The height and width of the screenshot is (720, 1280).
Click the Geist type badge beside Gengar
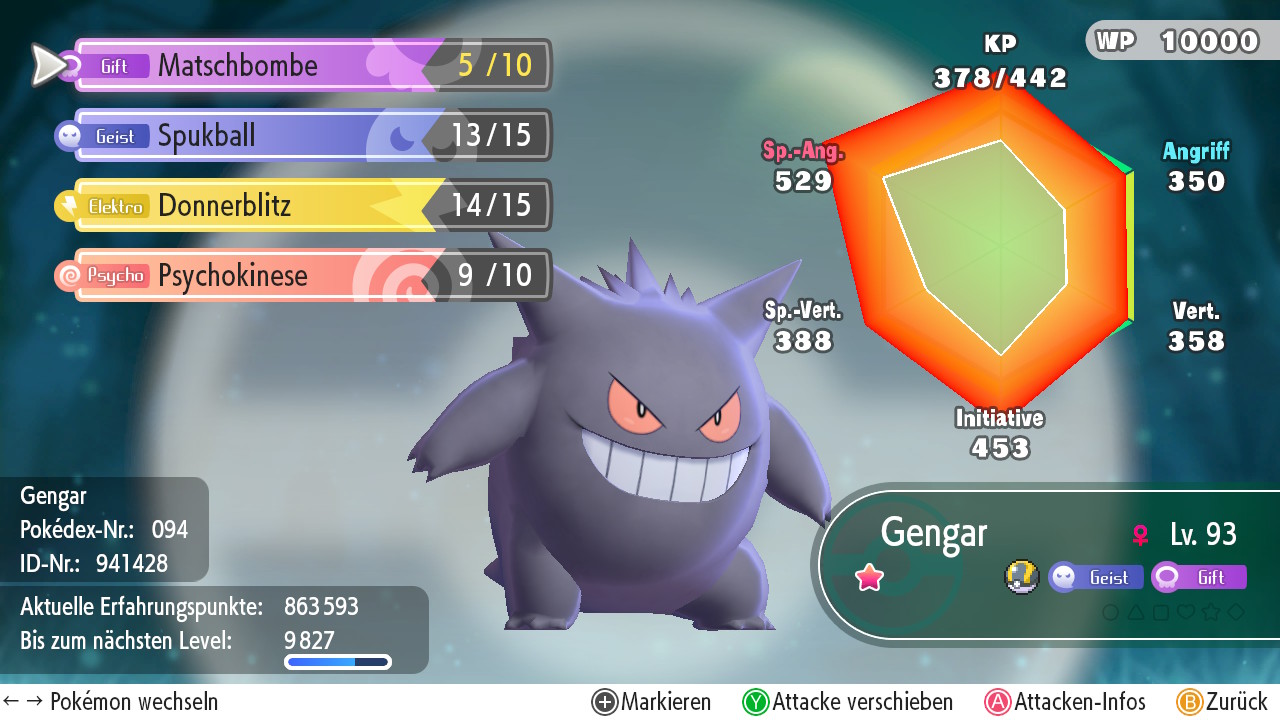[x=1096, y=577]
